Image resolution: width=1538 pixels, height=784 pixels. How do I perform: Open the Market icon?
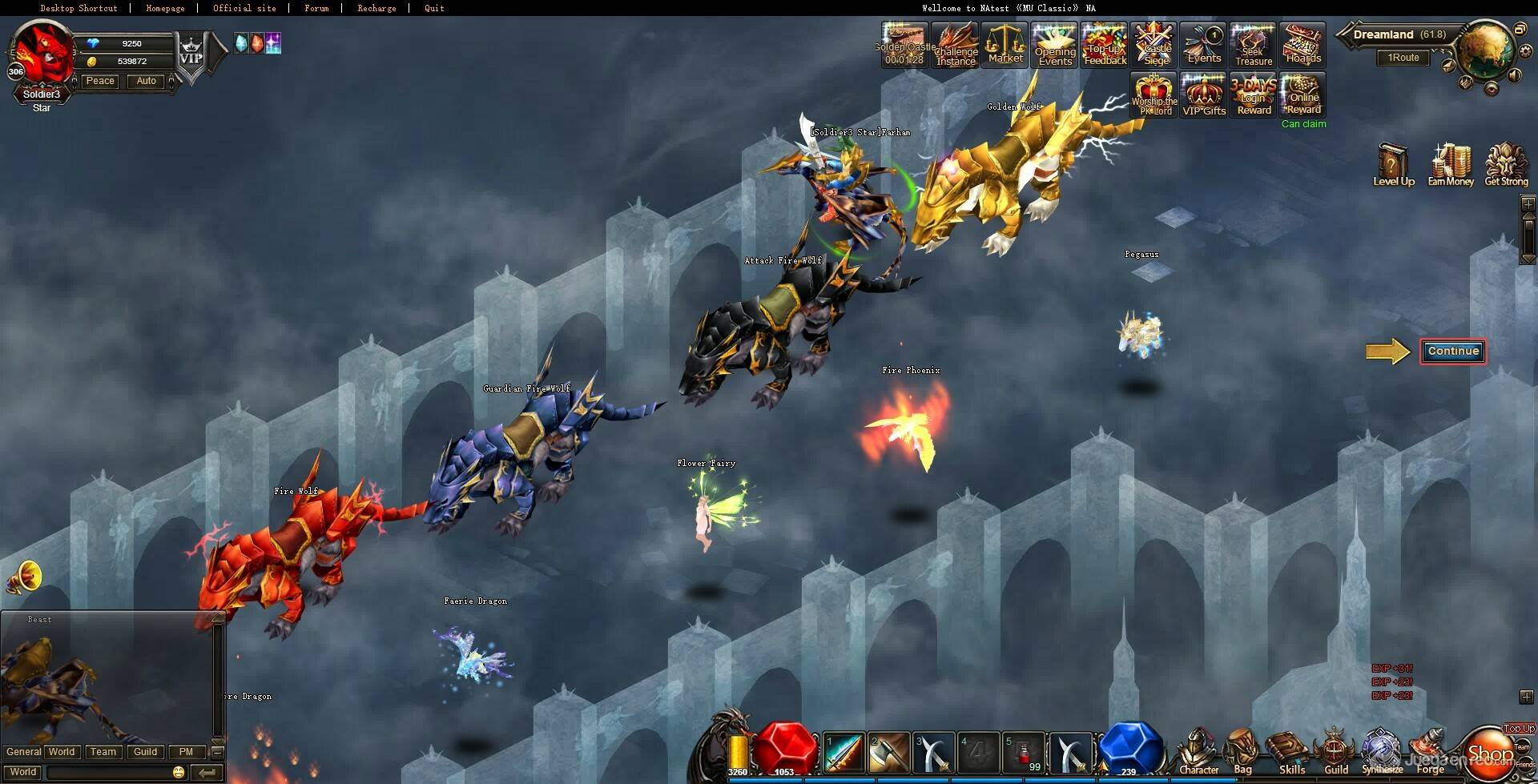[x=1005, y=45]
